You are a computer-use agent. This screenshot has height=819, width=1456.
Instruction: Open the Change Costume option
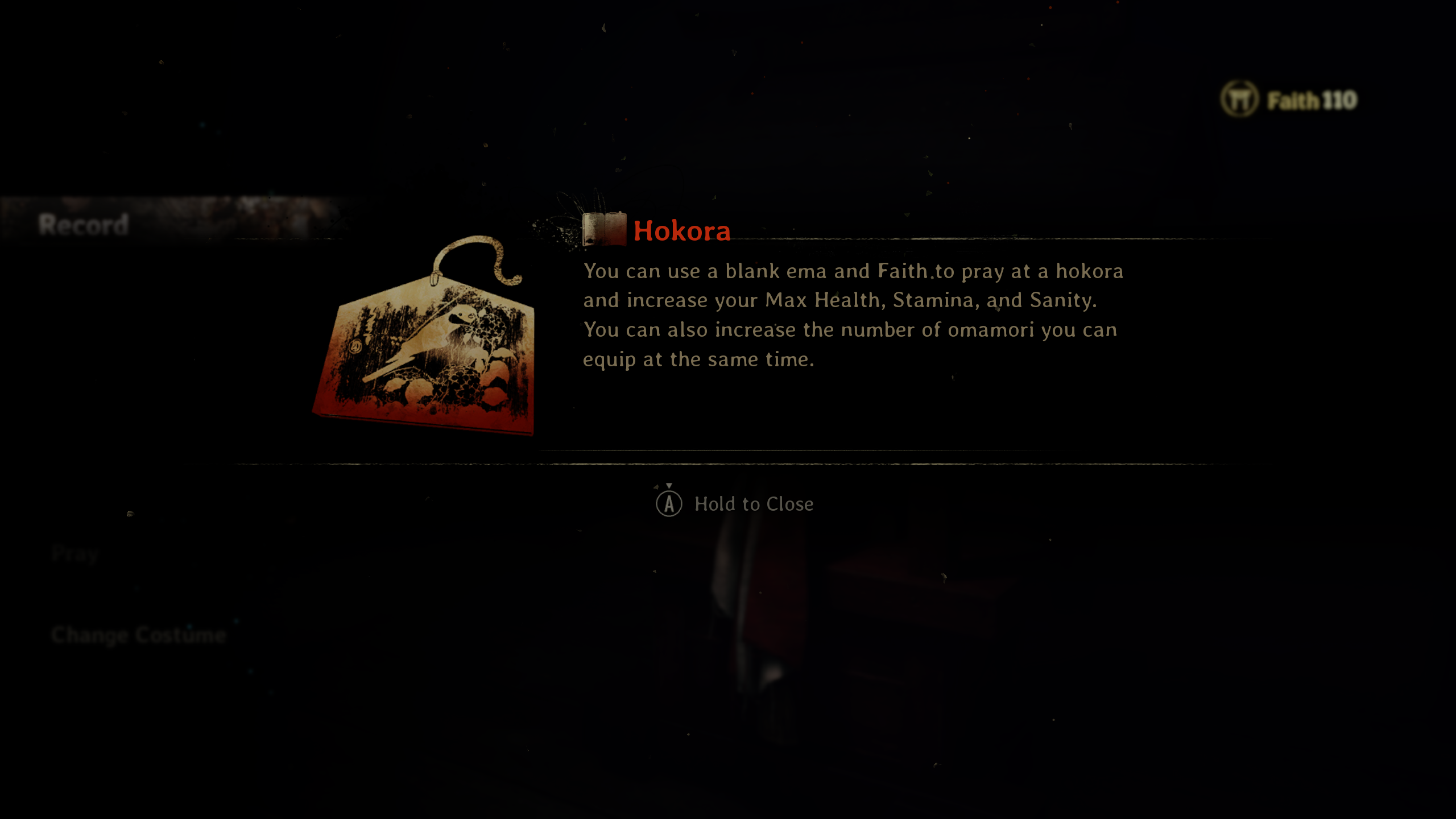[x=139, y=635]
